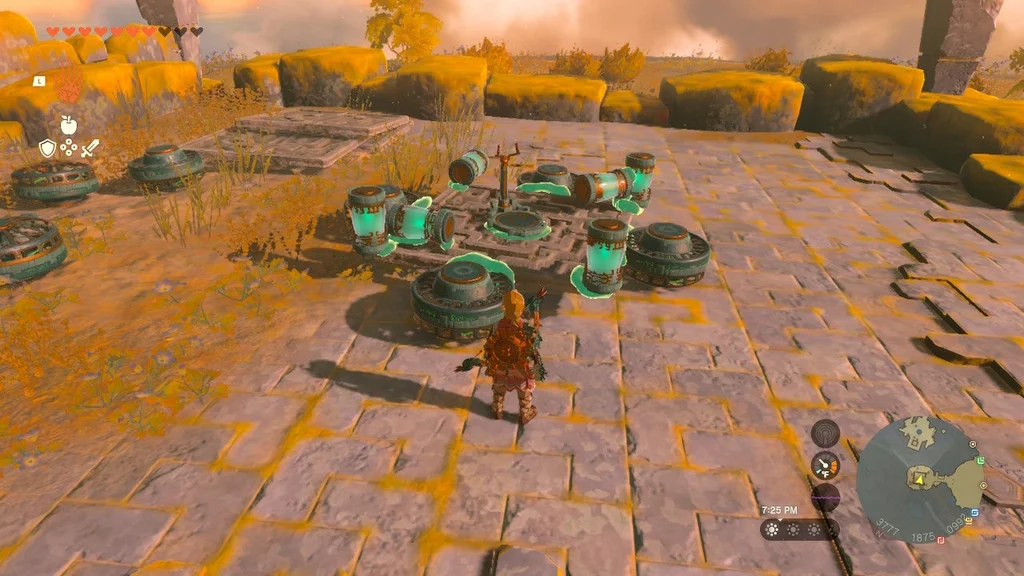
Task: Open the sensor signal icon
Action: [825, 433]
